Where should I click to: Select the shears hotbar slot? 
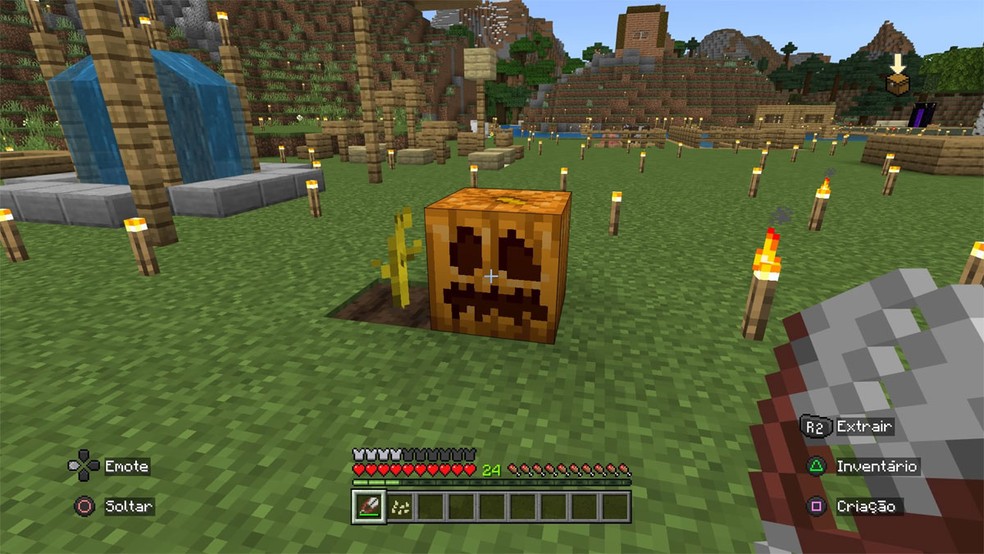click(x=367, y=506)
